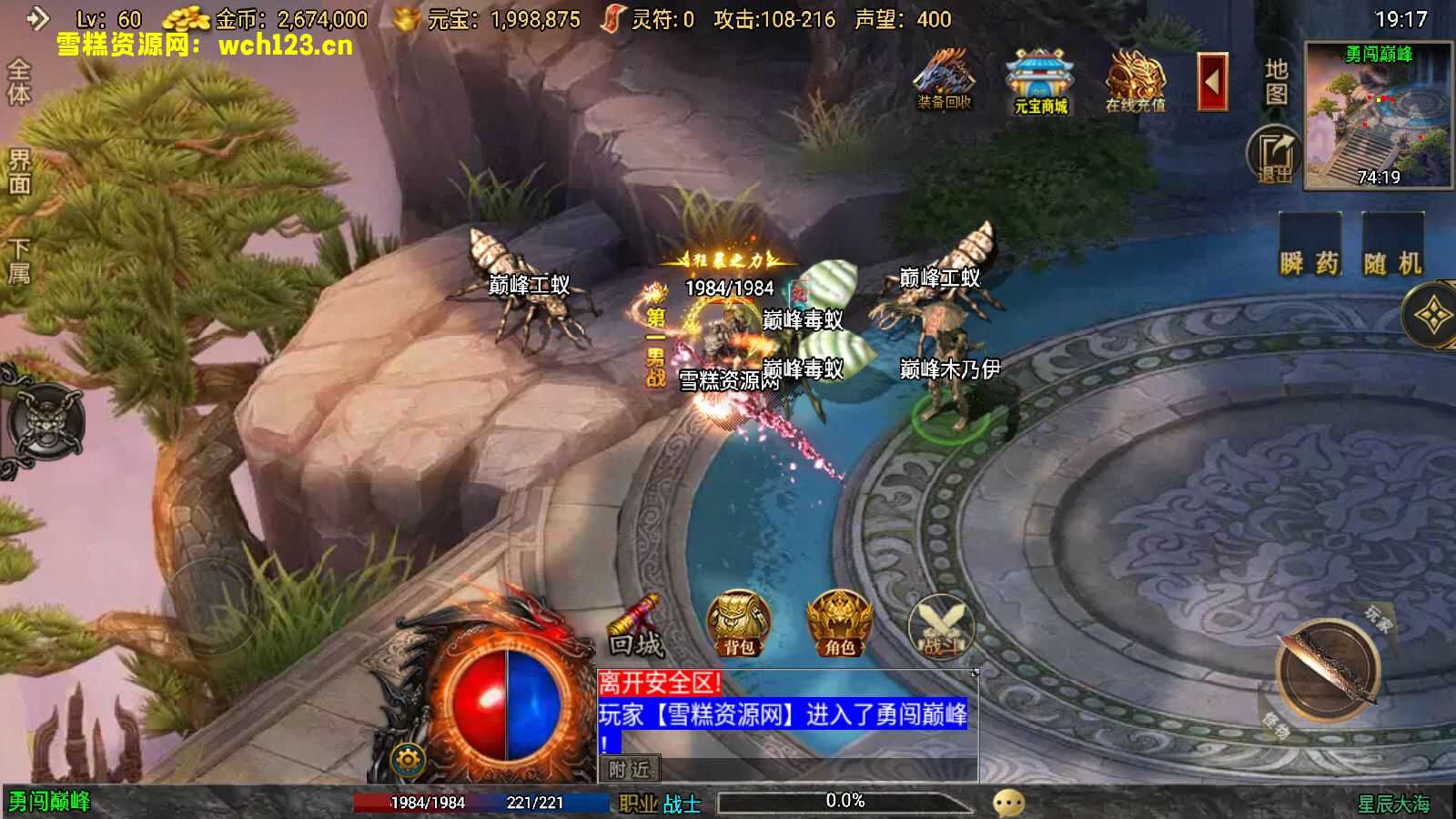Open the 角色 character panel

pyautogui.click(x=842, y=623)
